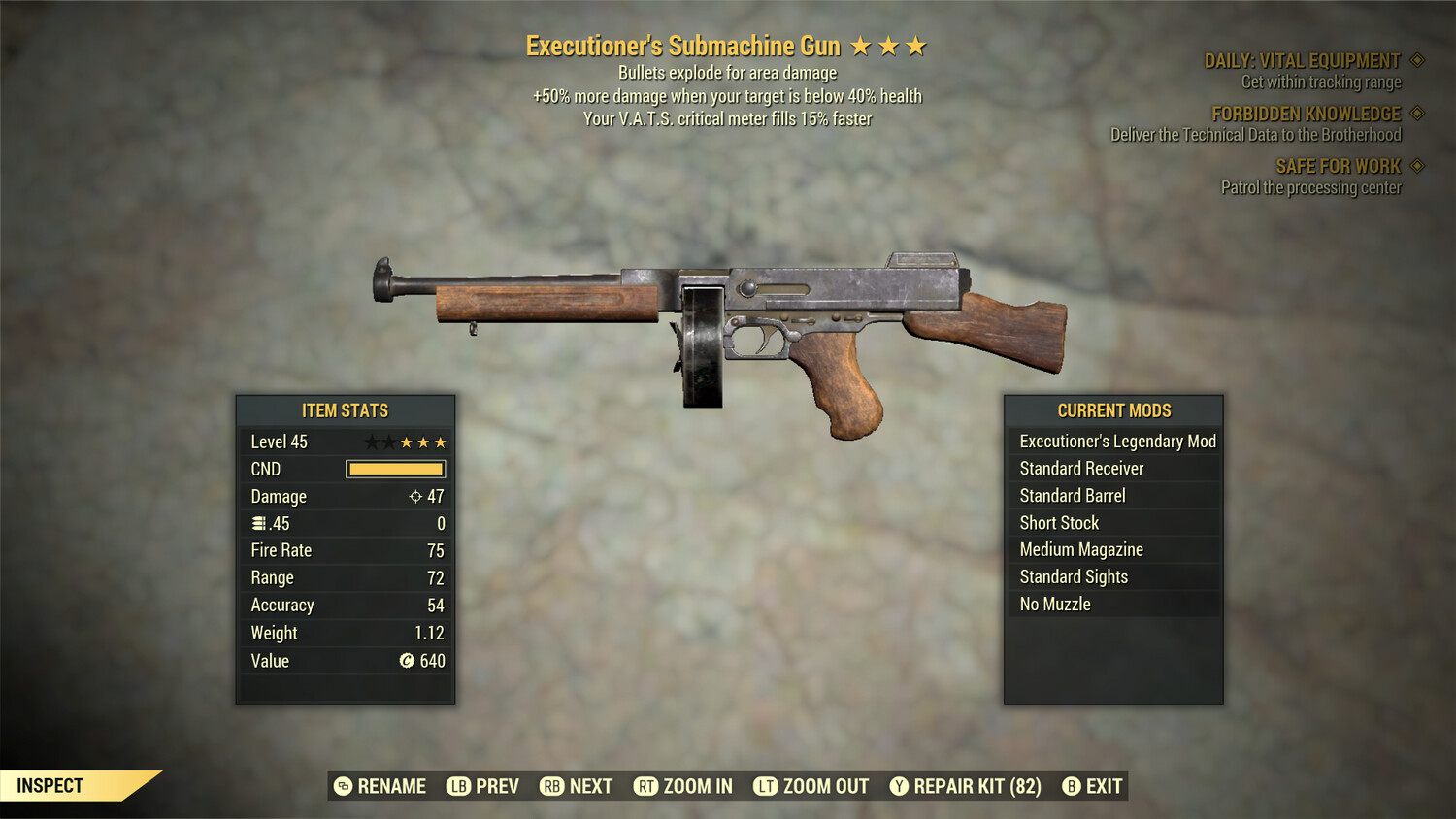Open the Forbidden Knowledge quest entry
The width and height of the screenshot is (1456, 819).
coord(1306,113)
